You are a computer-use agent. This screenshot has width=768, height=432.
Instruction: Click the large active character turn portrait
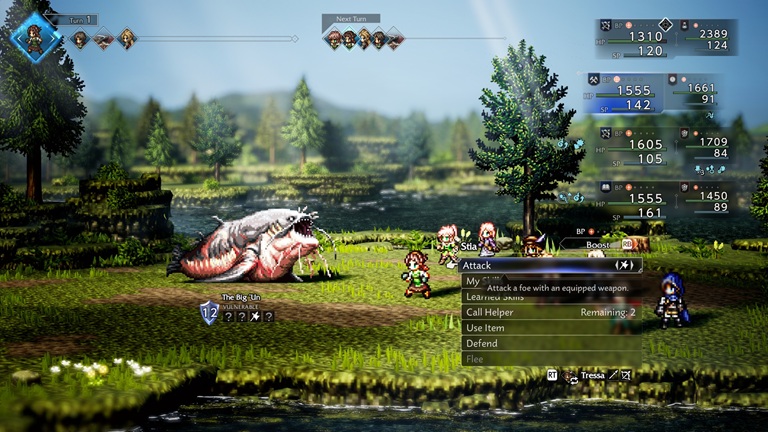pos(36,37)
